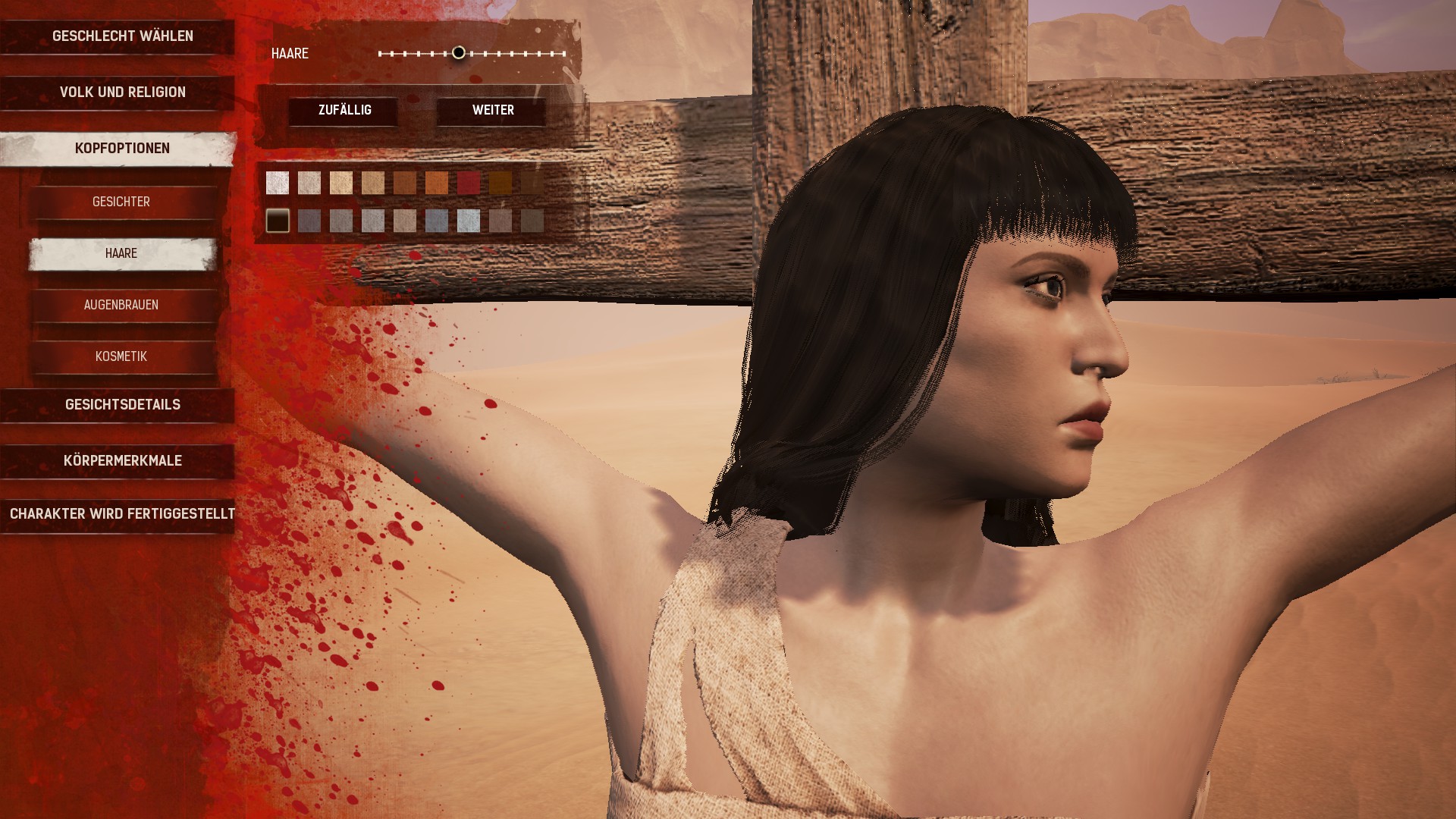Switch to Augenbrauen options
Image resolution: width=1456 pixels, height=819 pixels.
click(121, 305)
